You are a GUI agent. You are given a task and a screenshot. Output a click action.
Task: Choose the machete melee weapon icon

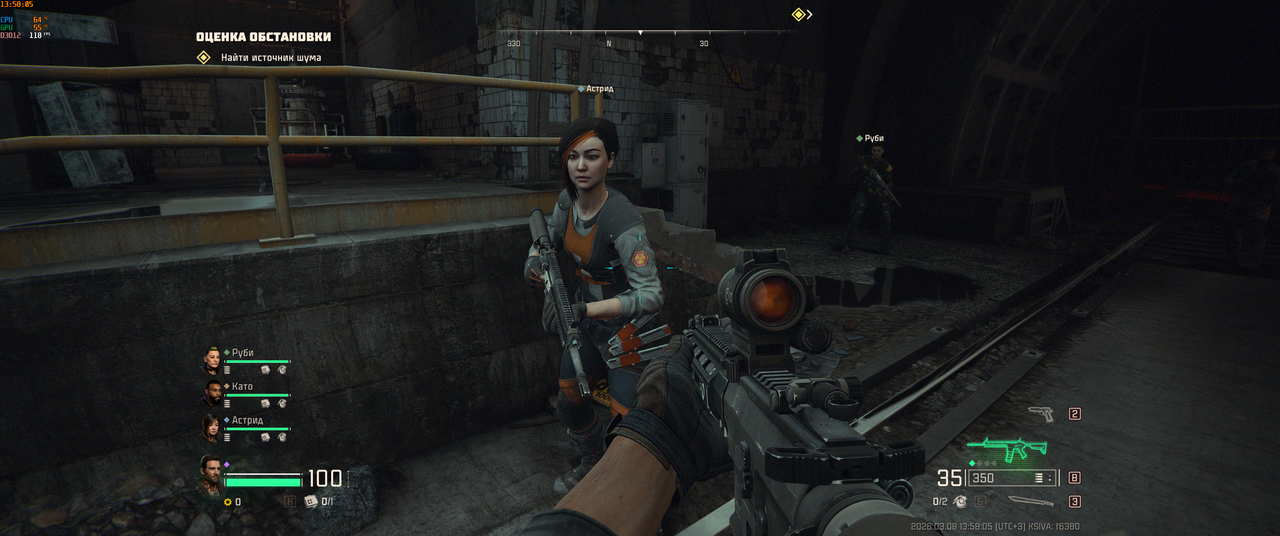click(x=1030, y=501)
